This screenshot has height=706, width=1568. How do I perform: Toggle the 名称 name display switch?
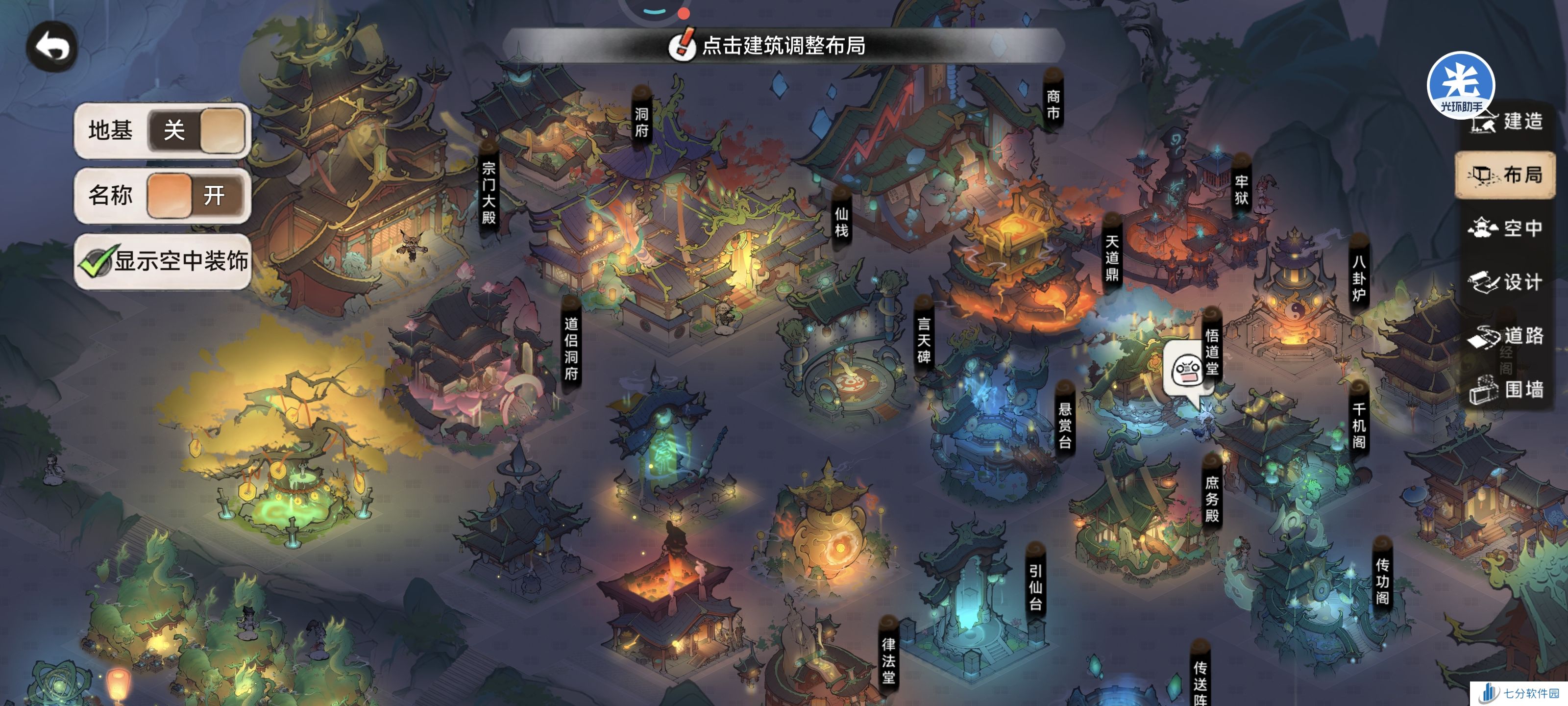(196, 196)
